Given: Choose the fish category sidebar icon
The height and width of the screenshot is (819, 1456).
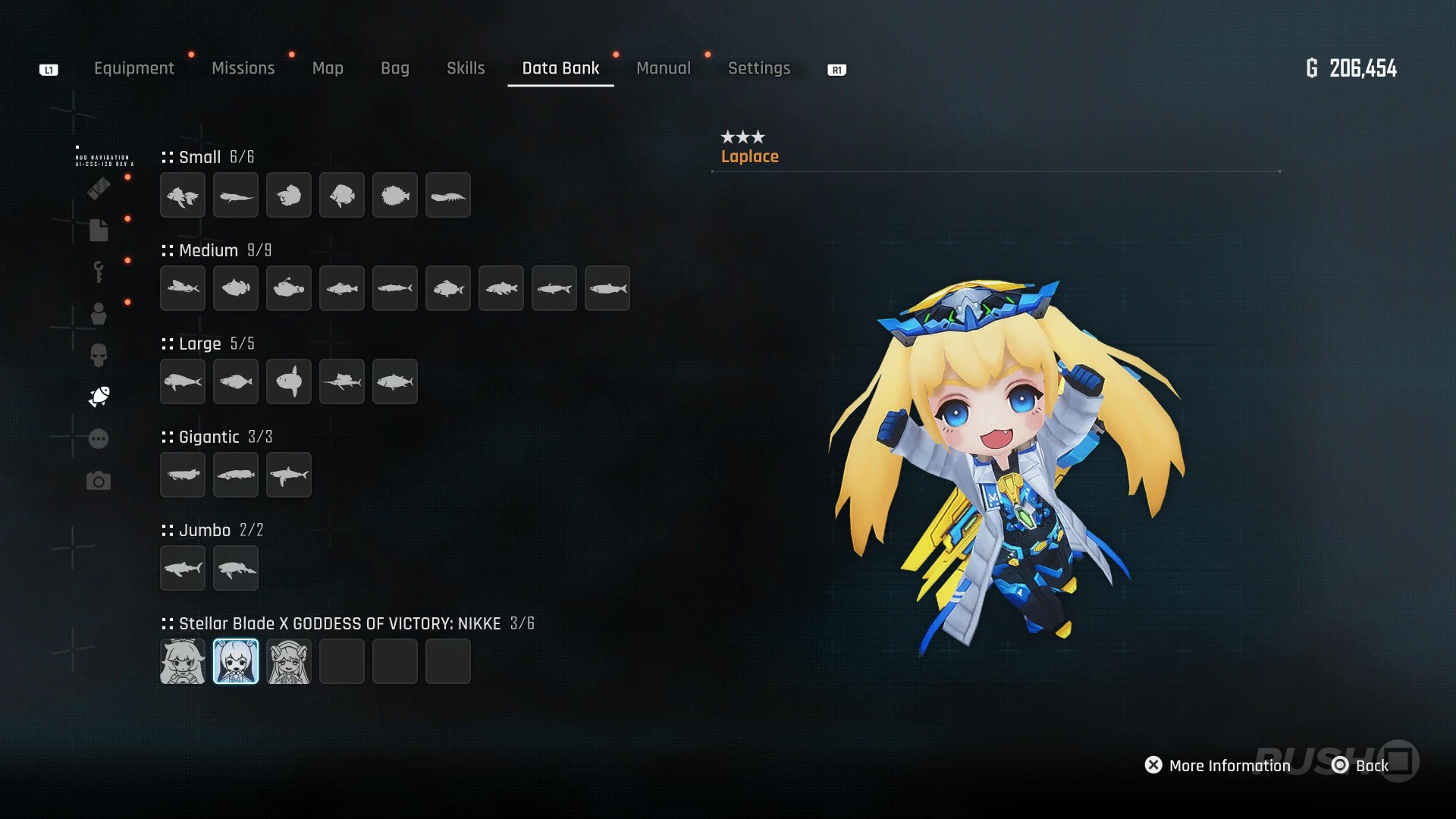Looking at the screenshot, I should point(99,397).
